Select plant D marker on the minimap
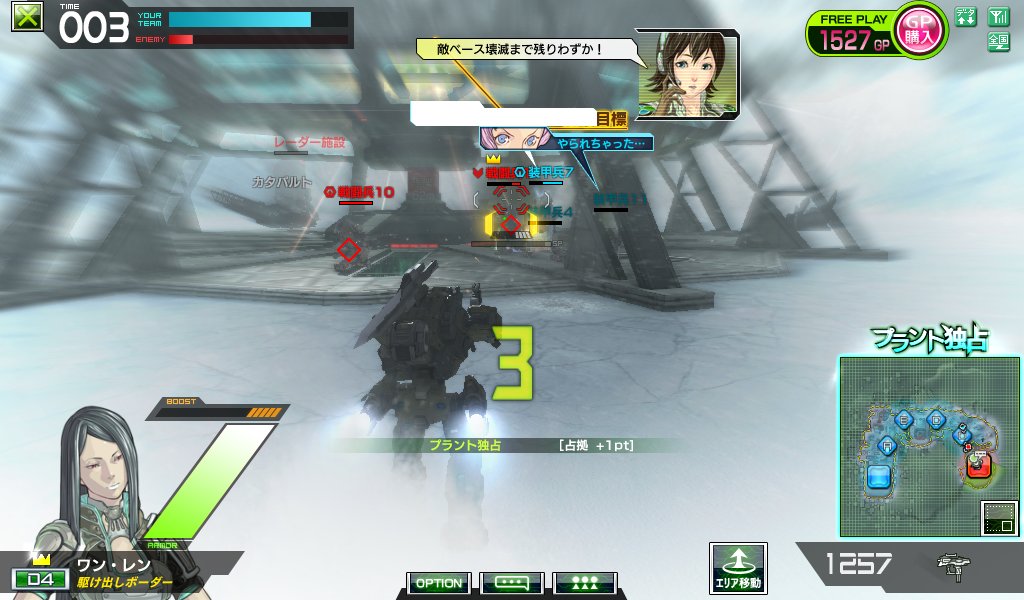This screenshot has height=600, width=1024. (936, 419)
